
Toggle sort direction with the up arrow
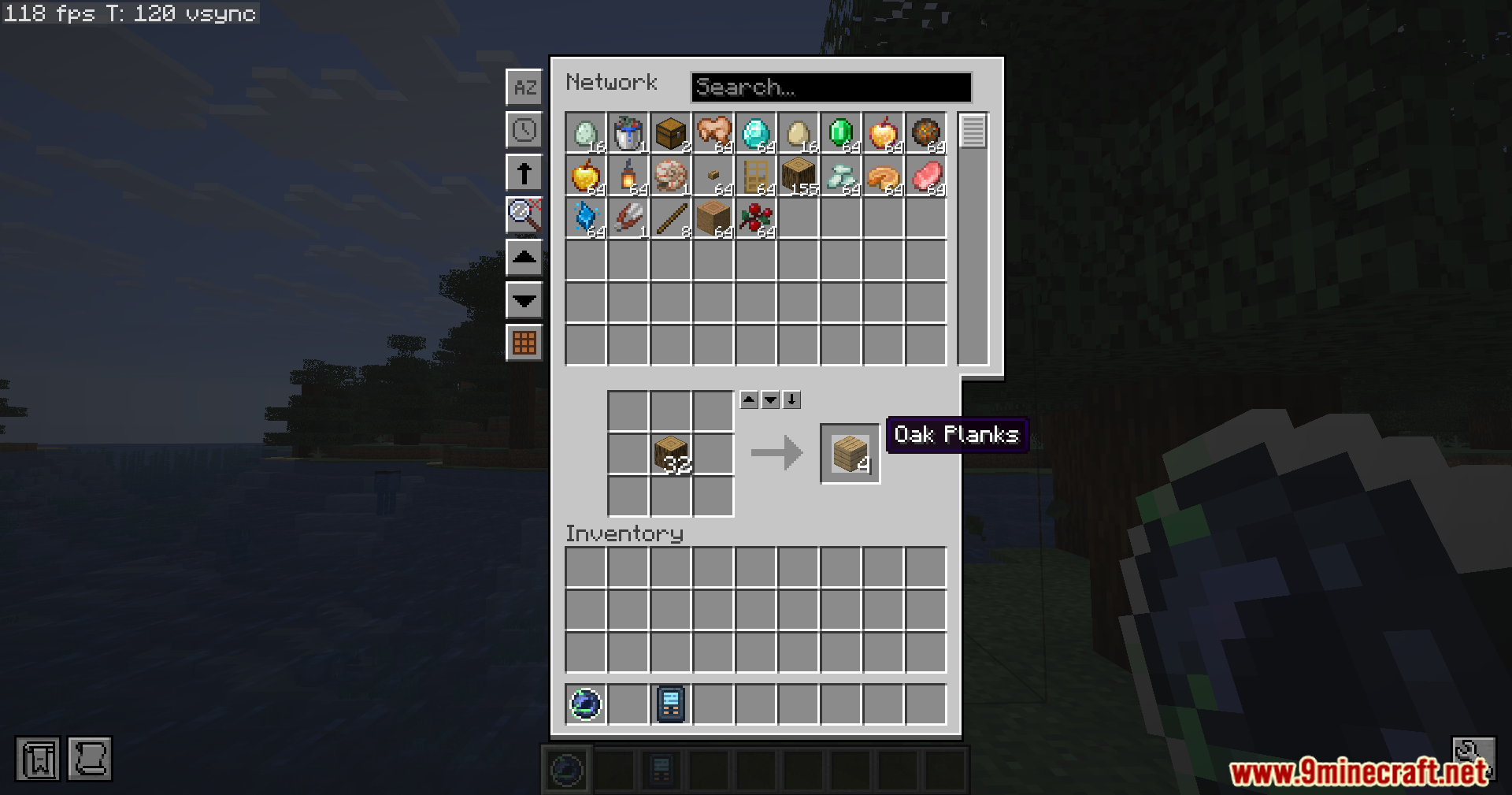[524, 173]
